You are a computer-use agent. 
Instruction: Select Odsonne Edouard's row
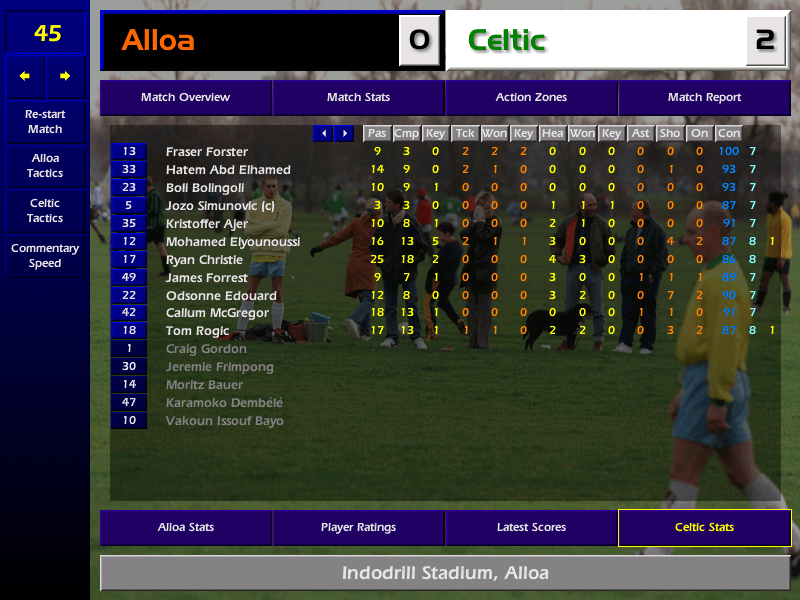(x=221, y=296)
